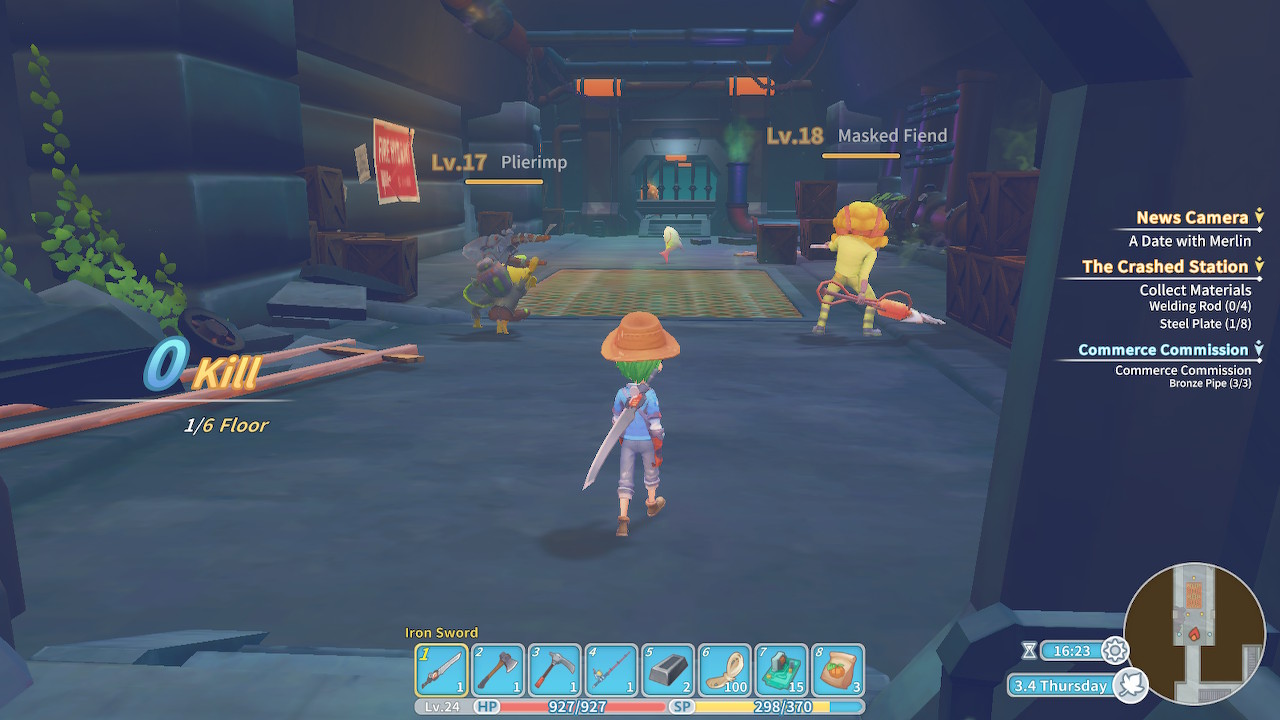Choose the fishing rod in the hotbar
This screenshot has height=720, width=1280.
click(x=611, y=670)
